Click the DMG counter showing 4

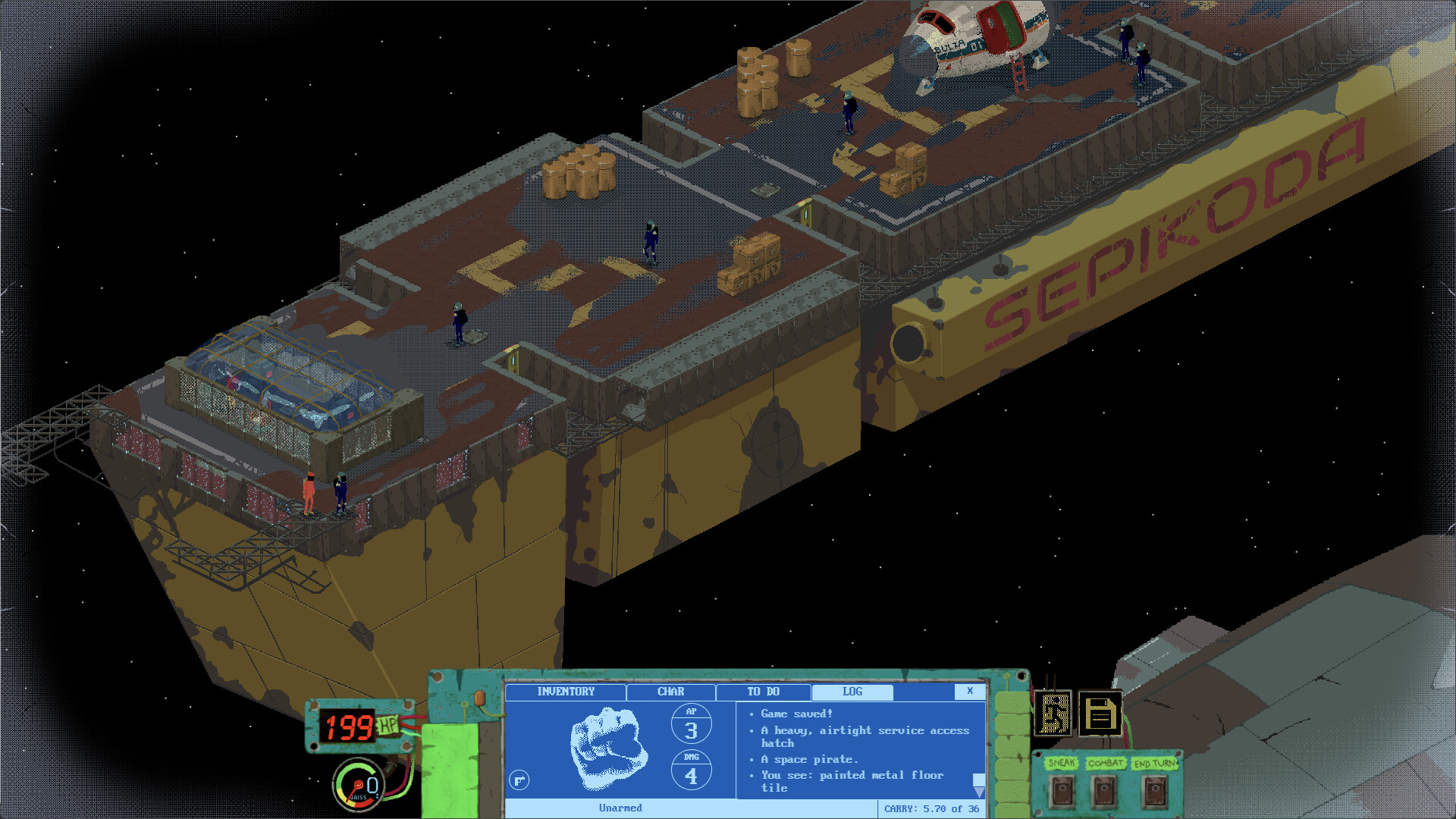(691, 770)
